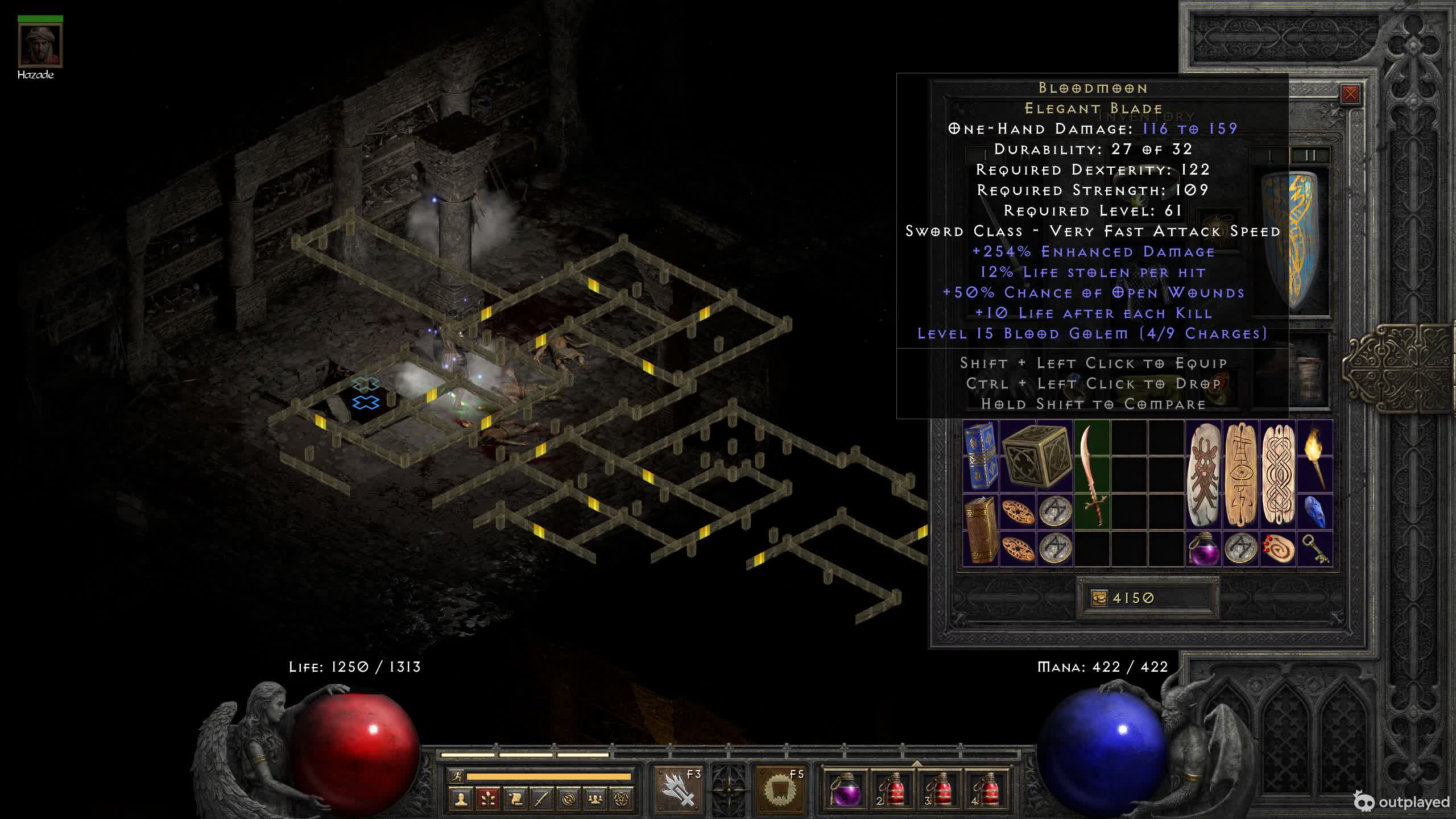The height and width of the screenshot is (819, 1456).
Task: Pick up the Bloodmoon sword in the inventory
Action: click(1092, 475)
